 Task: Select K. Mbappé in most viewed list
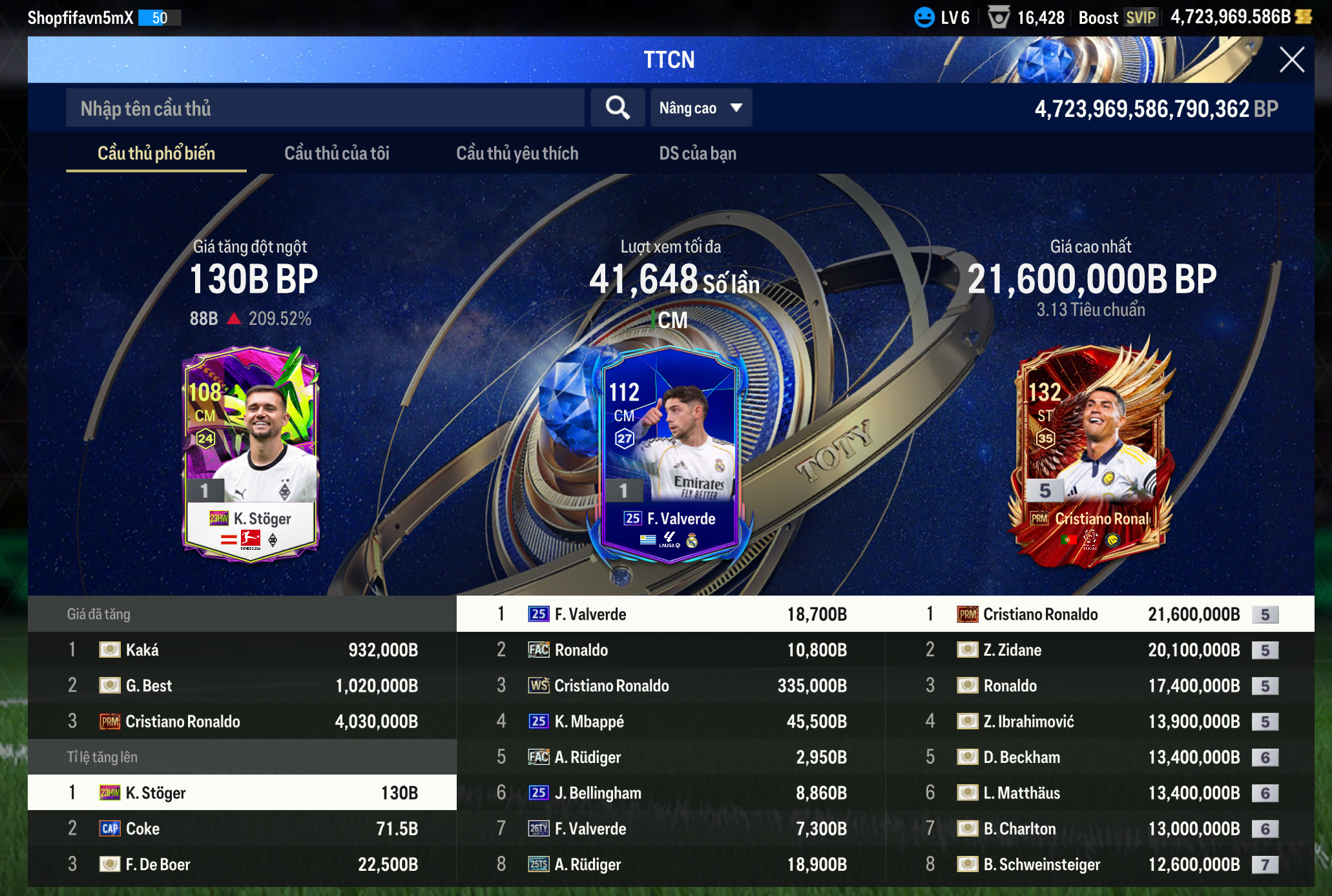click(x=671, y=722)
